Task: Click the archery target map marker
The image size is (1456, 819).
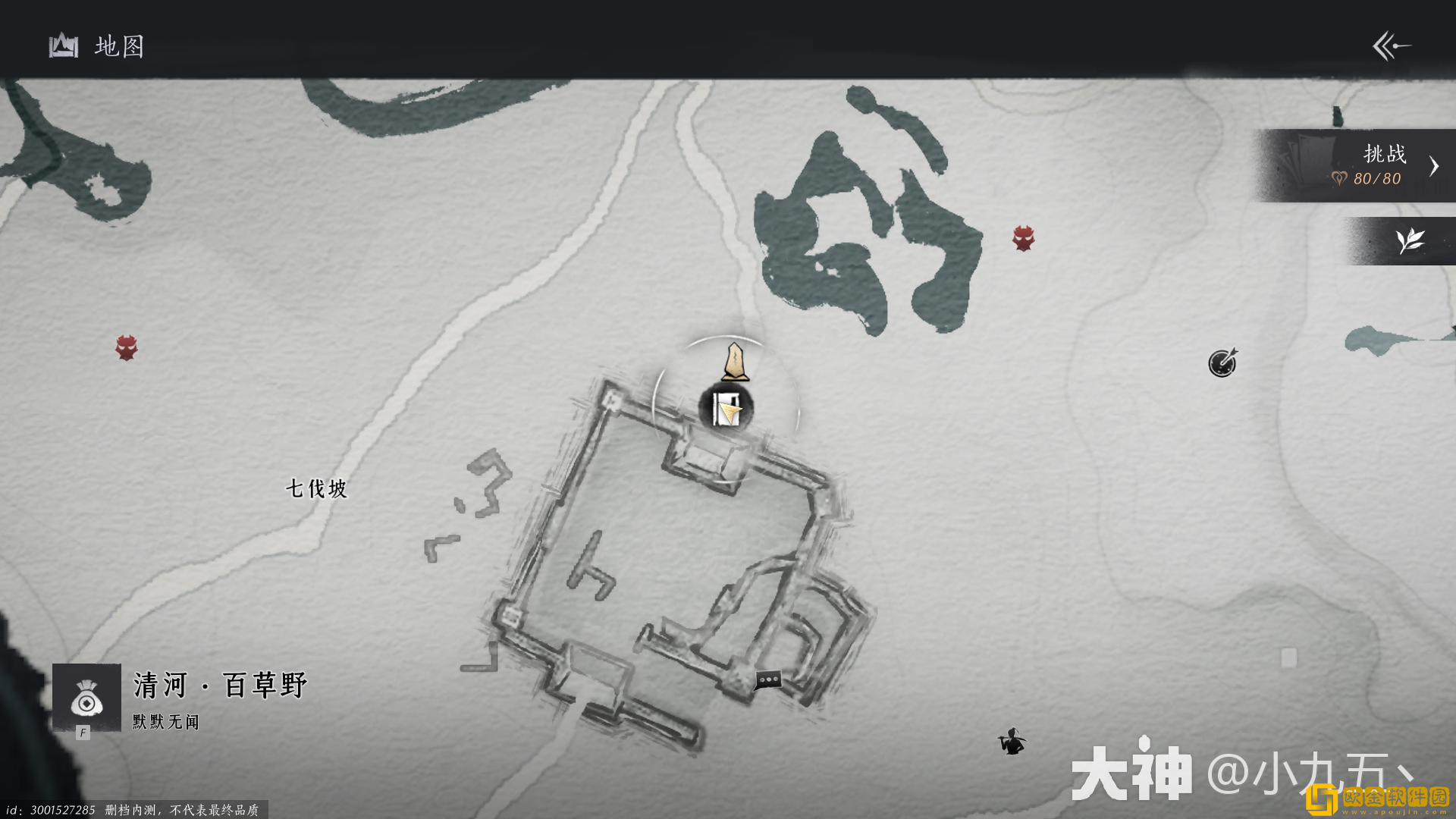Action: (x=1222, y=362)
